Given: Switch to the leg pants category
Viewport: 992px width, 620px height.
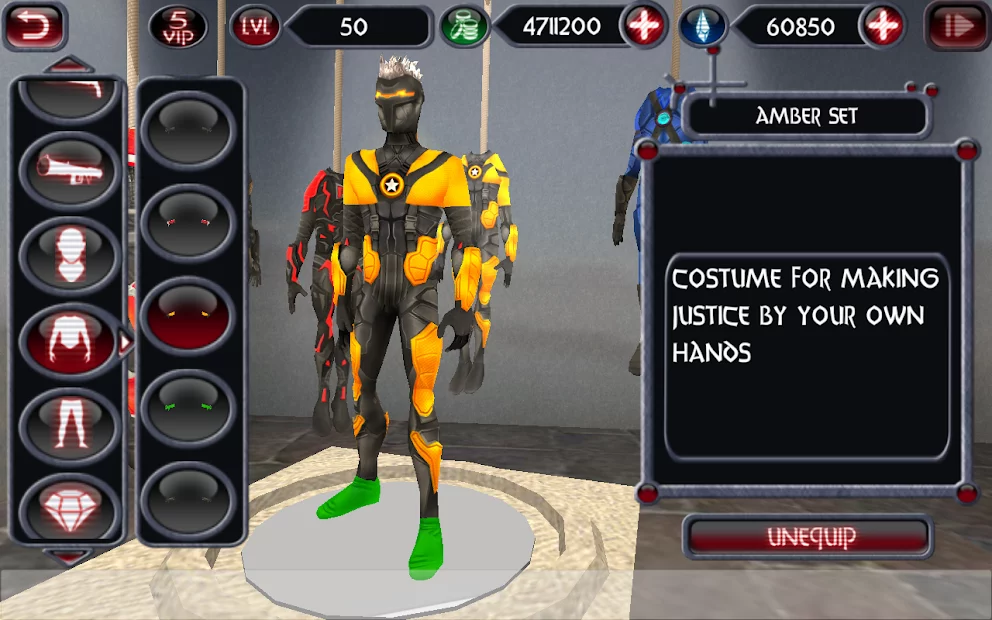Looking at the screenshot, I should 68,424.
